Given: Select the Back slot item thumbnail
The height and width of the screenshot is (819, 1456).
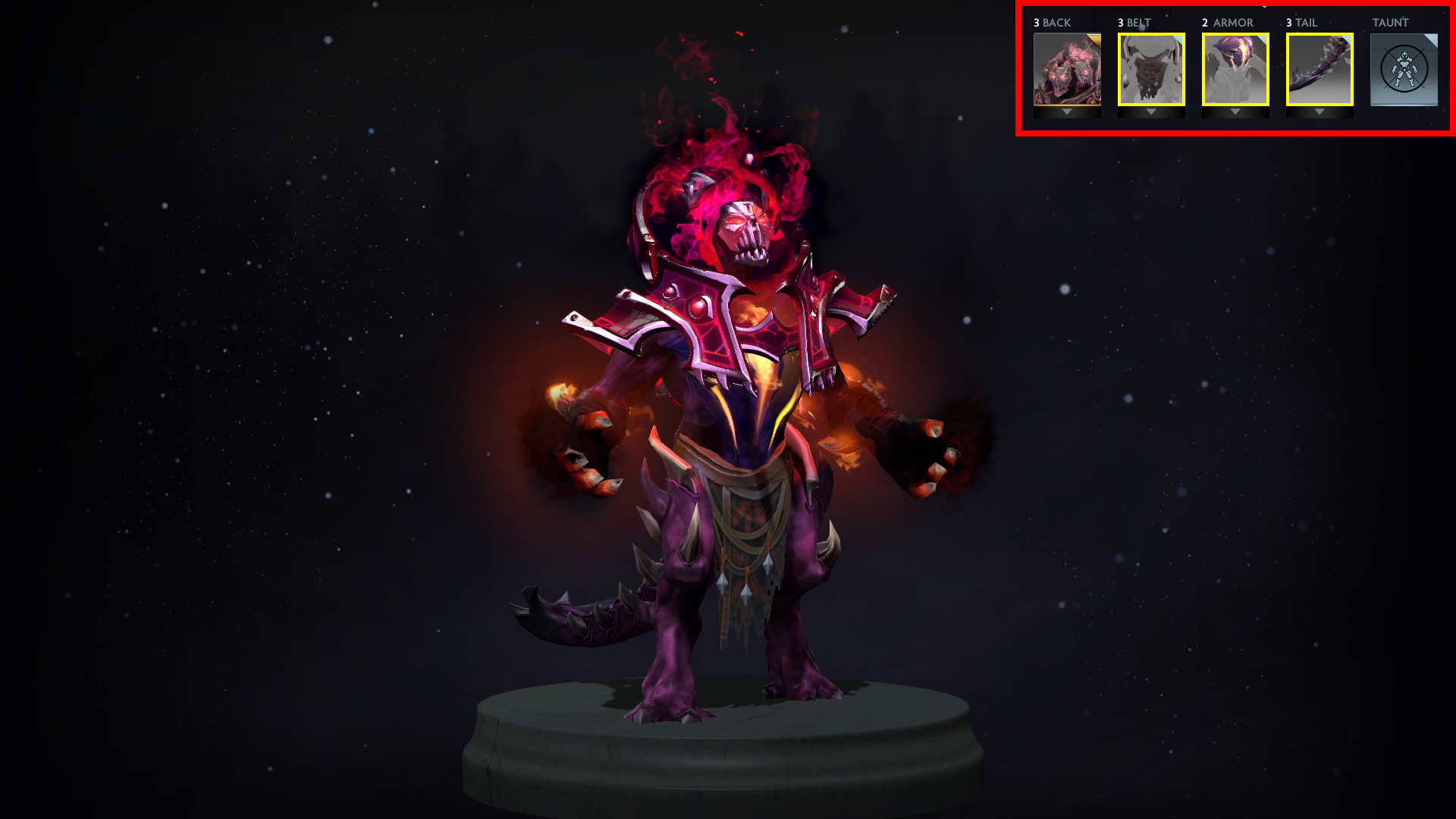Looking at the screenshot, I should (1067, 69).
